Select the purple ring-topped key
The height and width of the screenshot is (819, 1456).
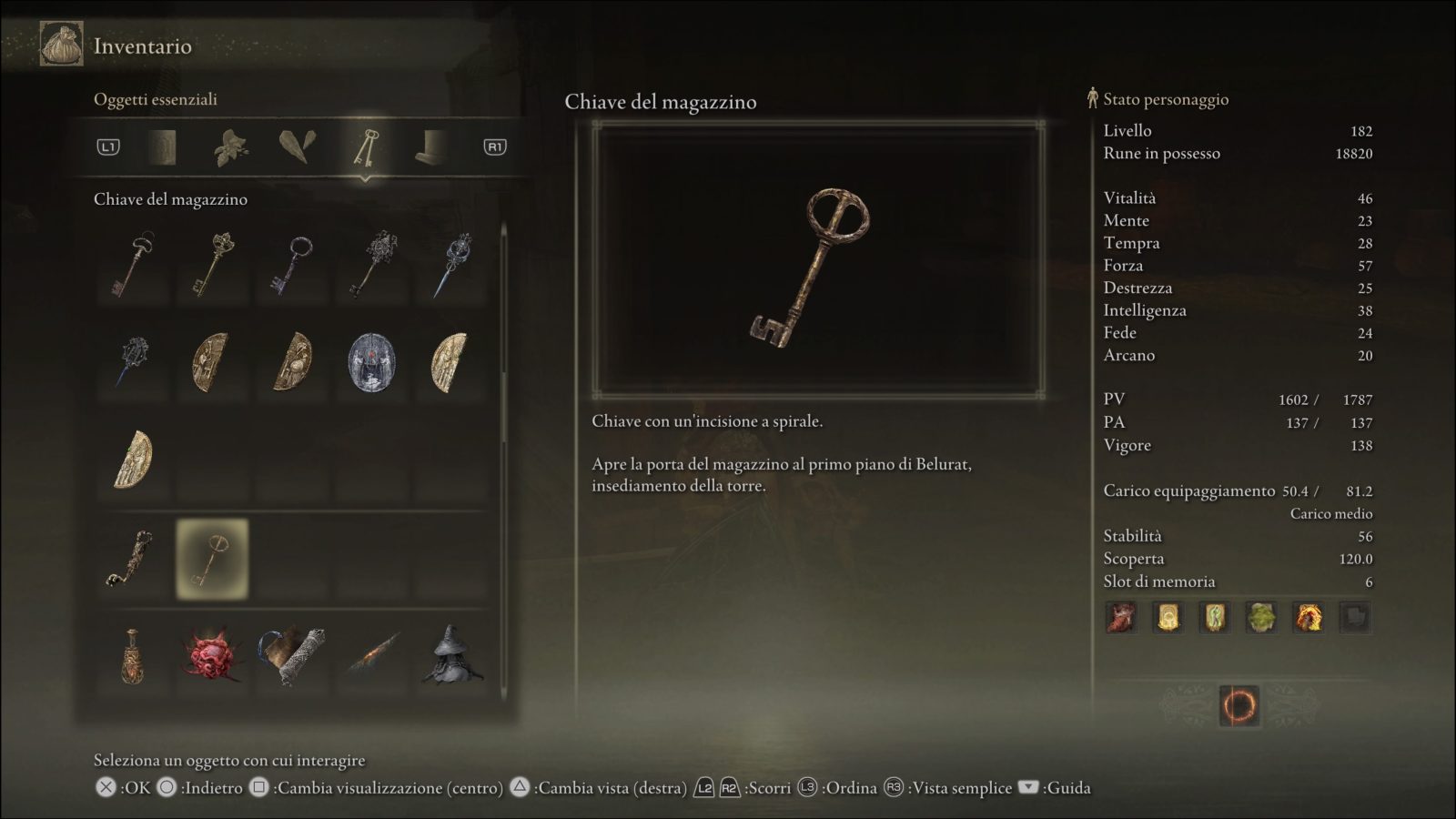(x=291, y=264)
